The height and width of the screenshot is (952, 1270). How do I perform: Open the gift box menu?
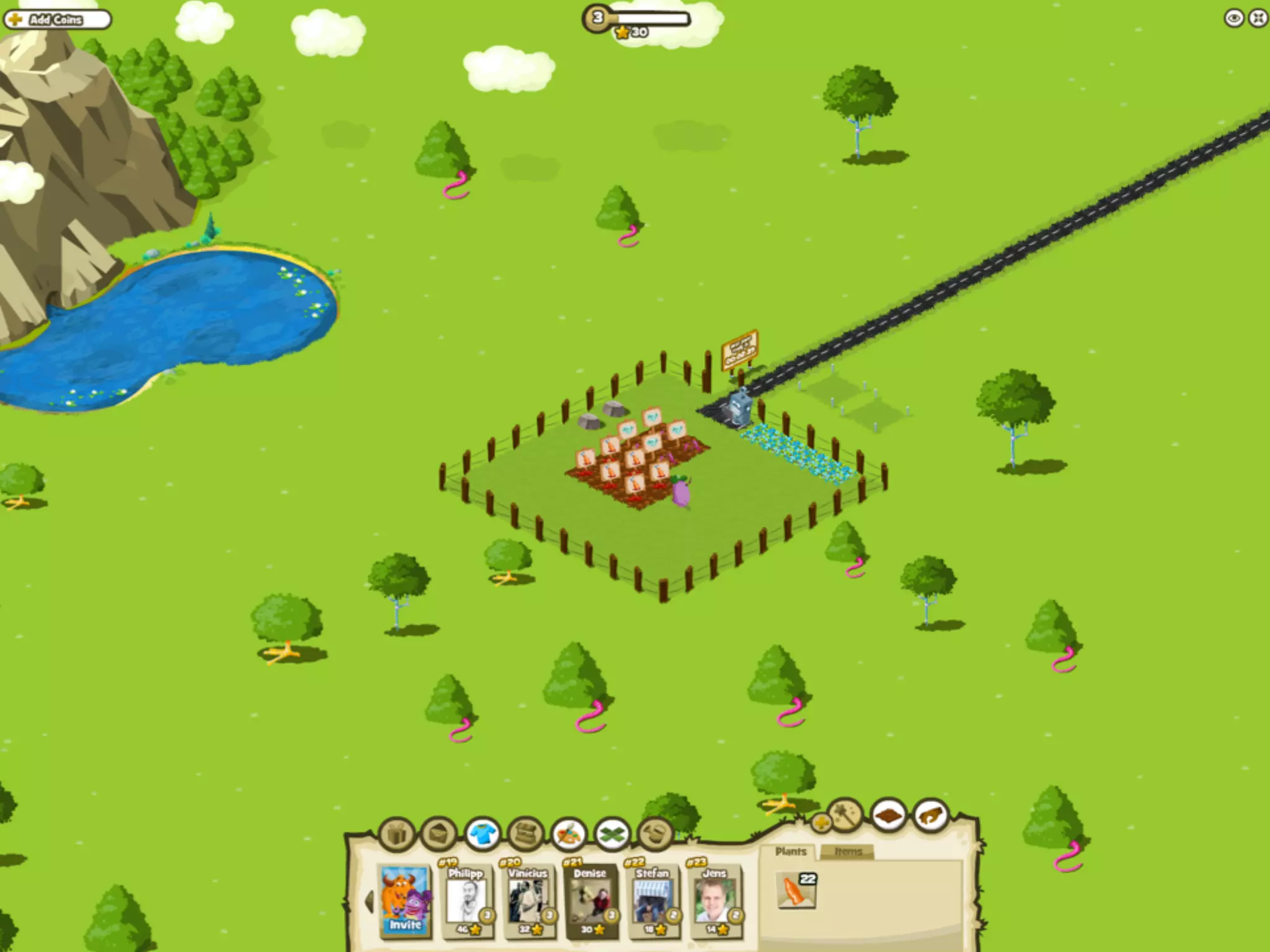click(x=397, y=834)
